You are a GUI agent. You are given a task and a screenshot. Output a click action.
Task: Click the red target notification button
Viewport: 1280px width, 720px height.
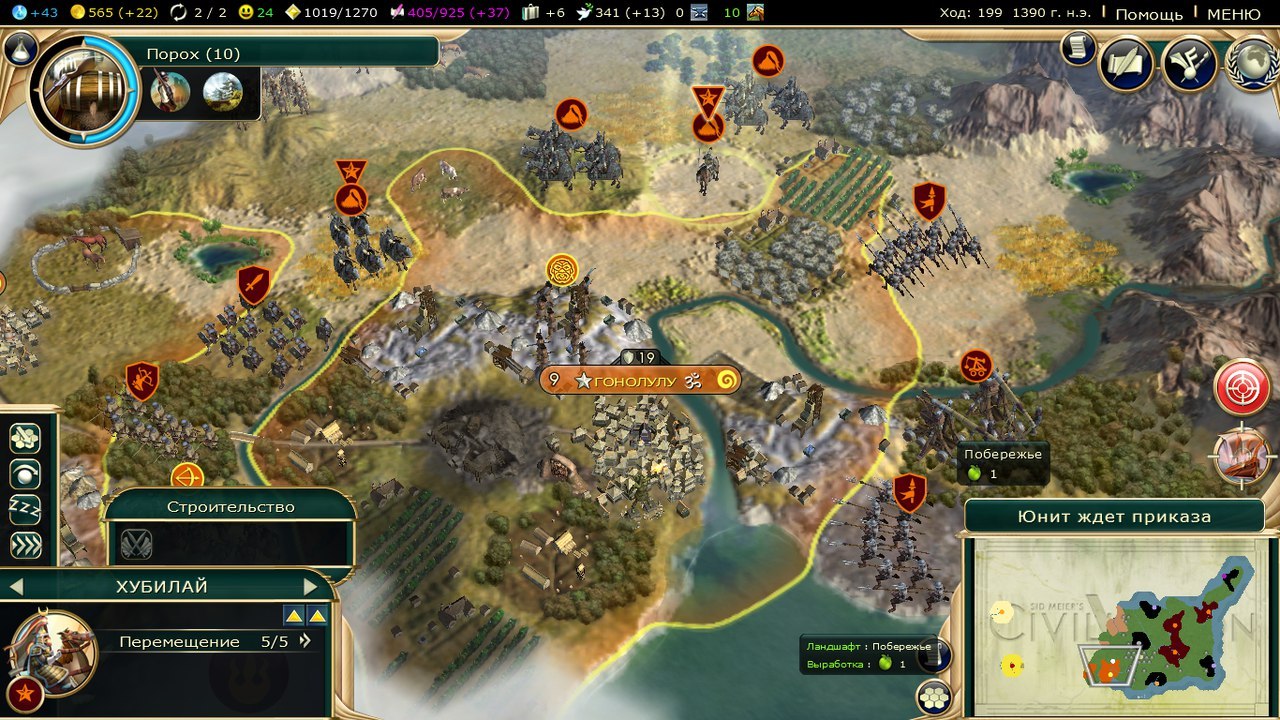coord(1242,387)
